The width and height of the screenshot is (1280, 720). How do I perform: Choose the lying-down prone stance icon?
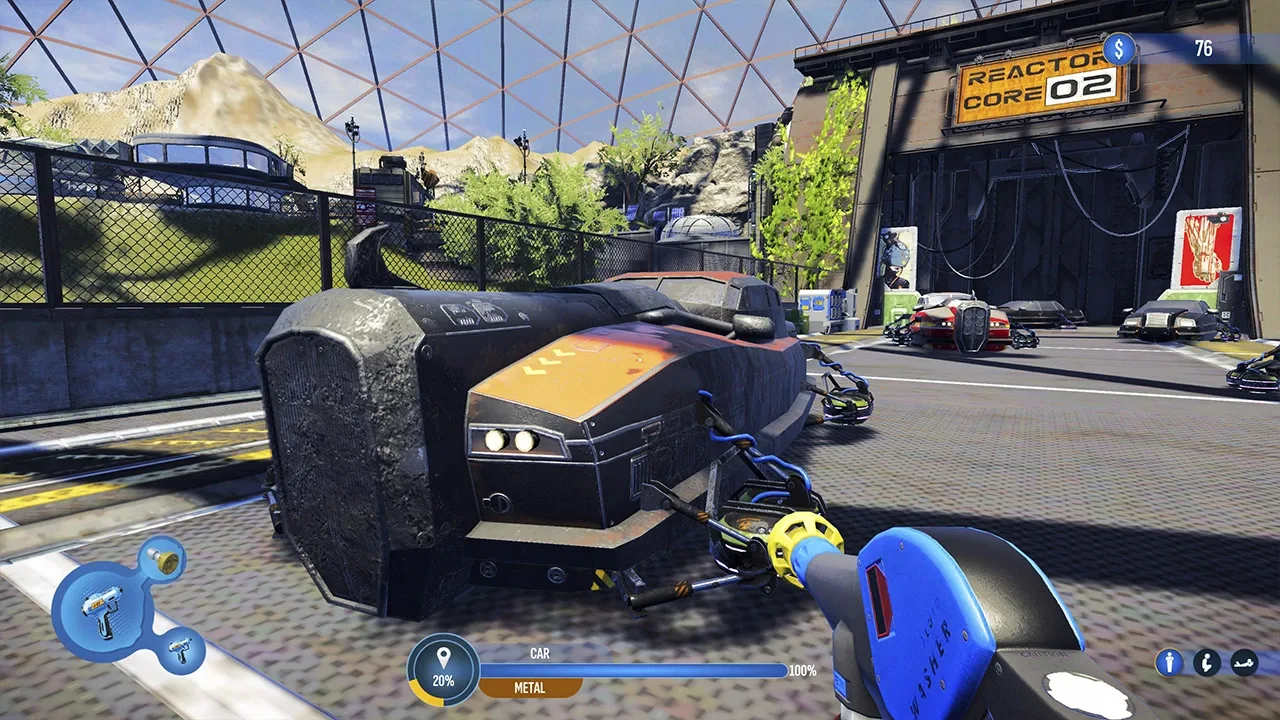[x=1244, y=662]
